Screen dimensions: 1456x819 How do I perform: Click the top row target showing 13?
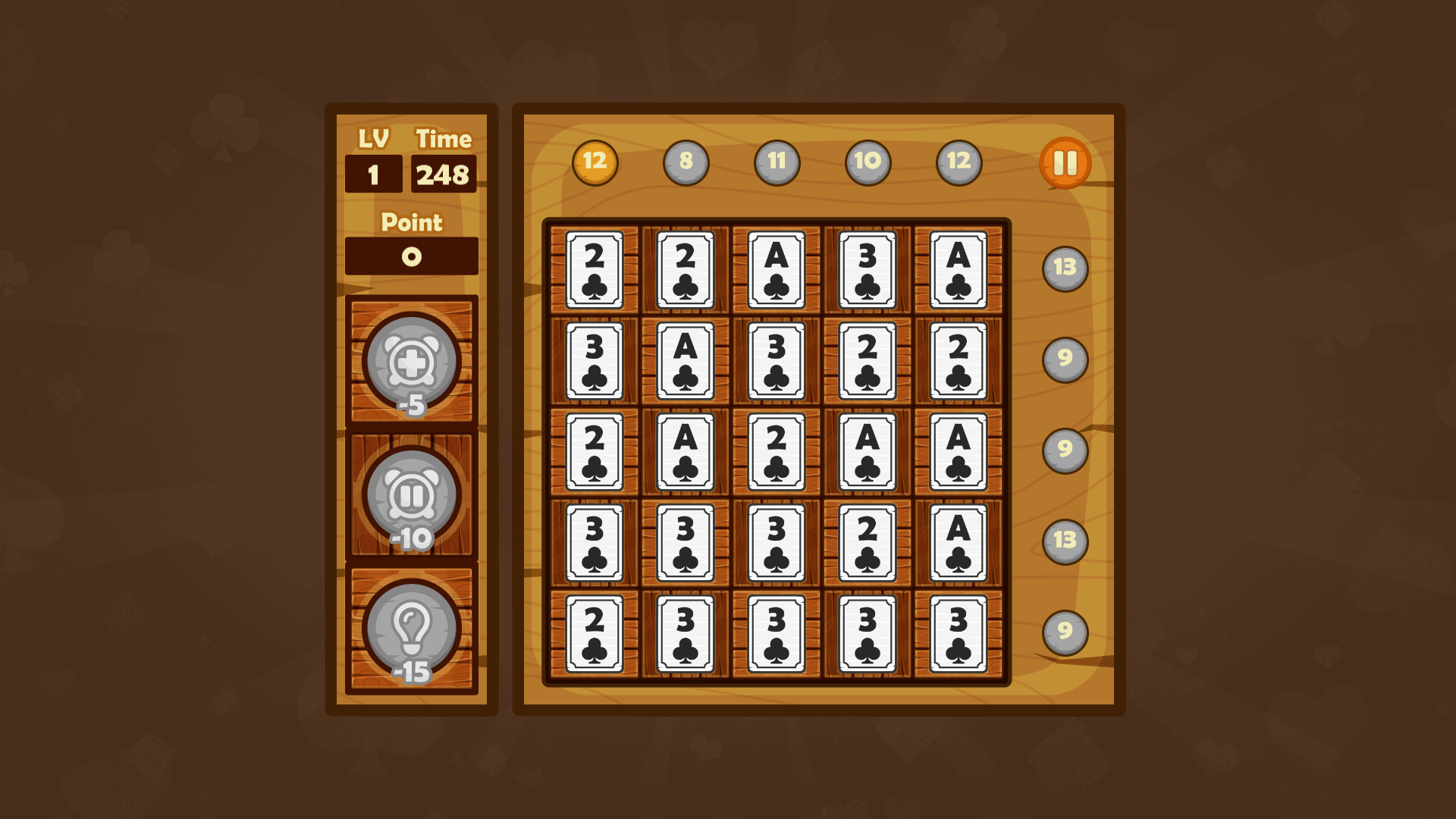pyautogui.click(x=1065, y=267)
